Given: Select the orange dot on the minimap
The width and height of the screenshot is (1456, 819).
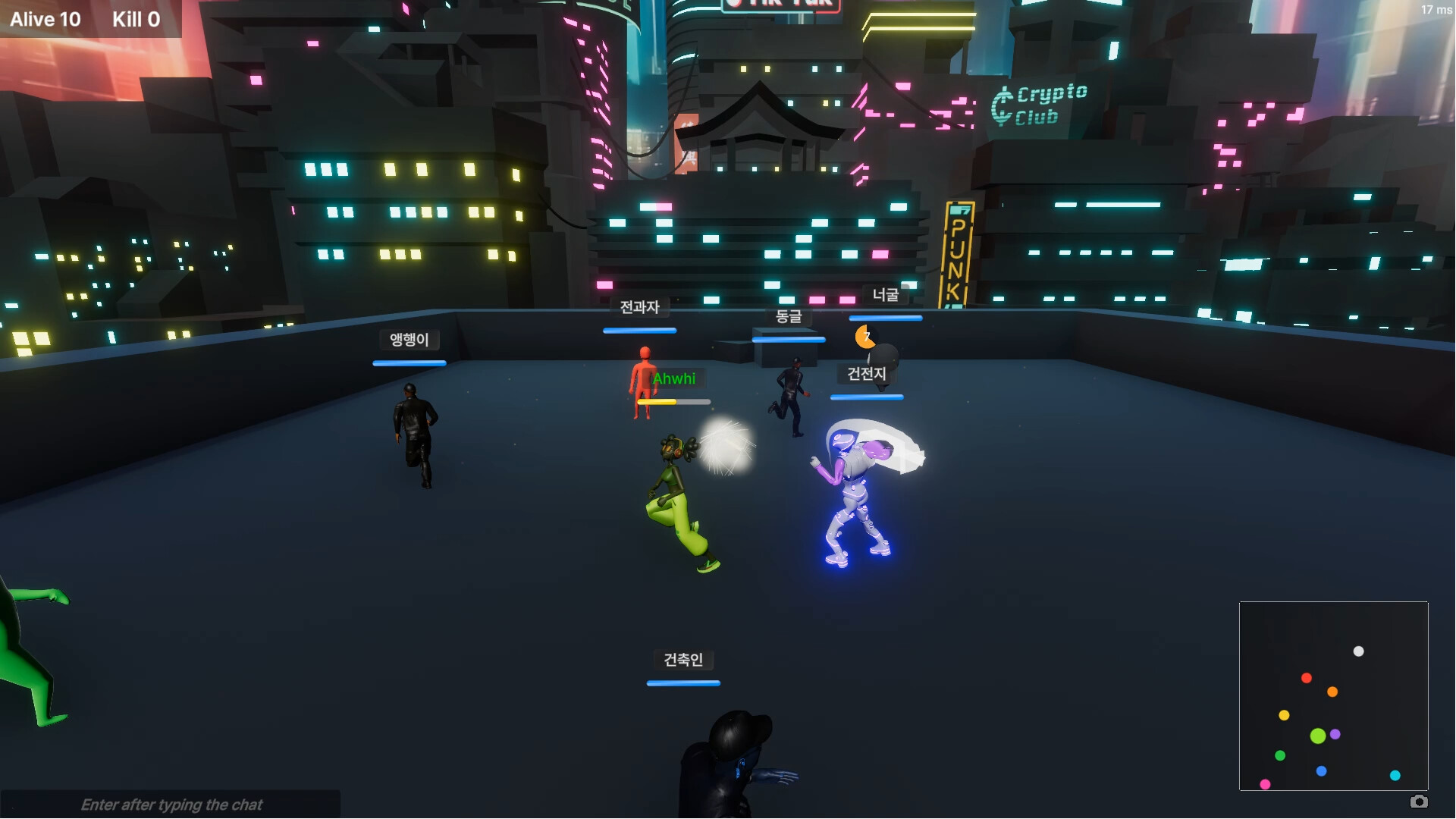Looking at the screenshot, I should (1331, 692).
